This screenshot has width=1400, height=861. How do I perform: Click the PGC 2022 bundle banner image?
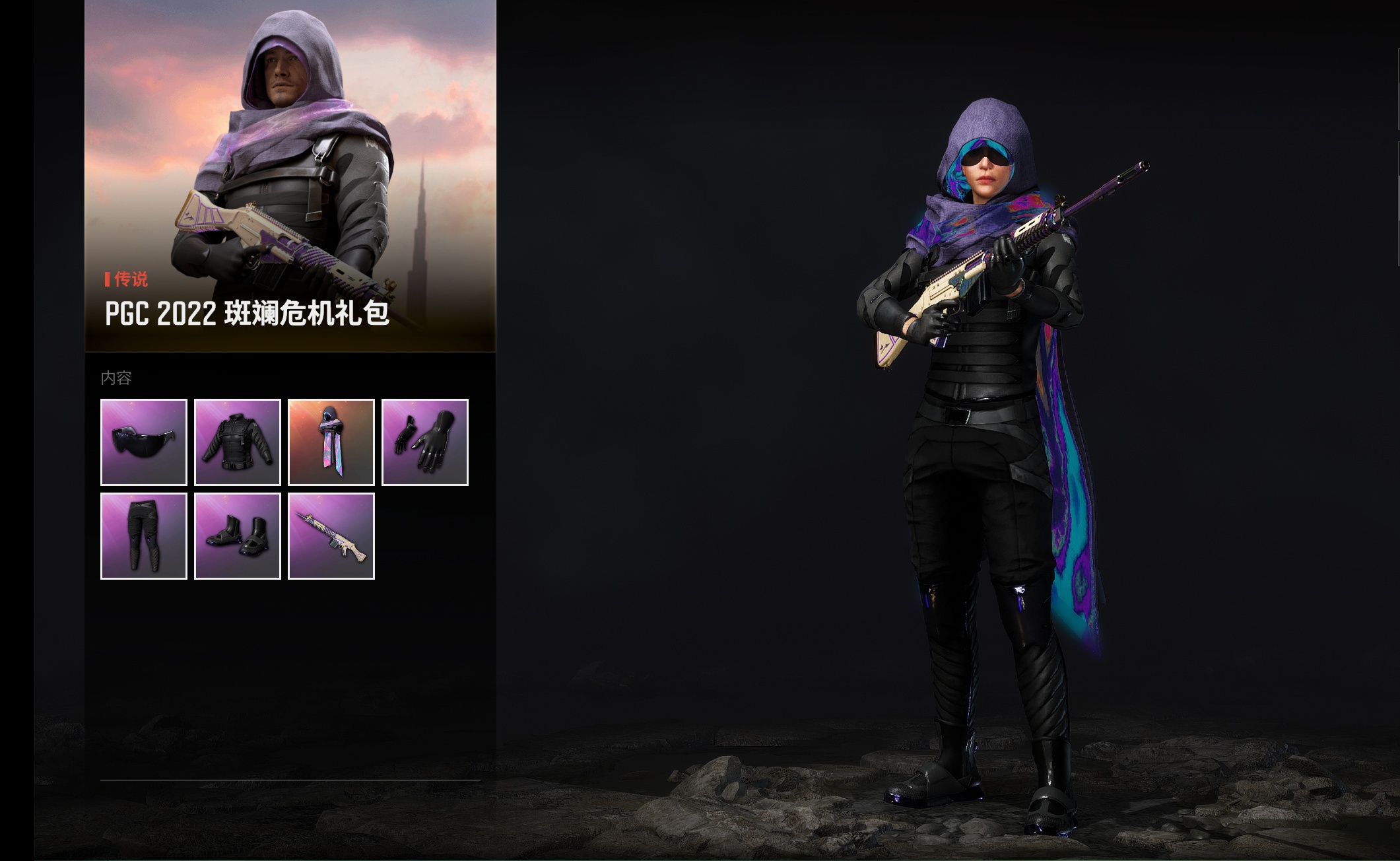(x=290, y=175)
